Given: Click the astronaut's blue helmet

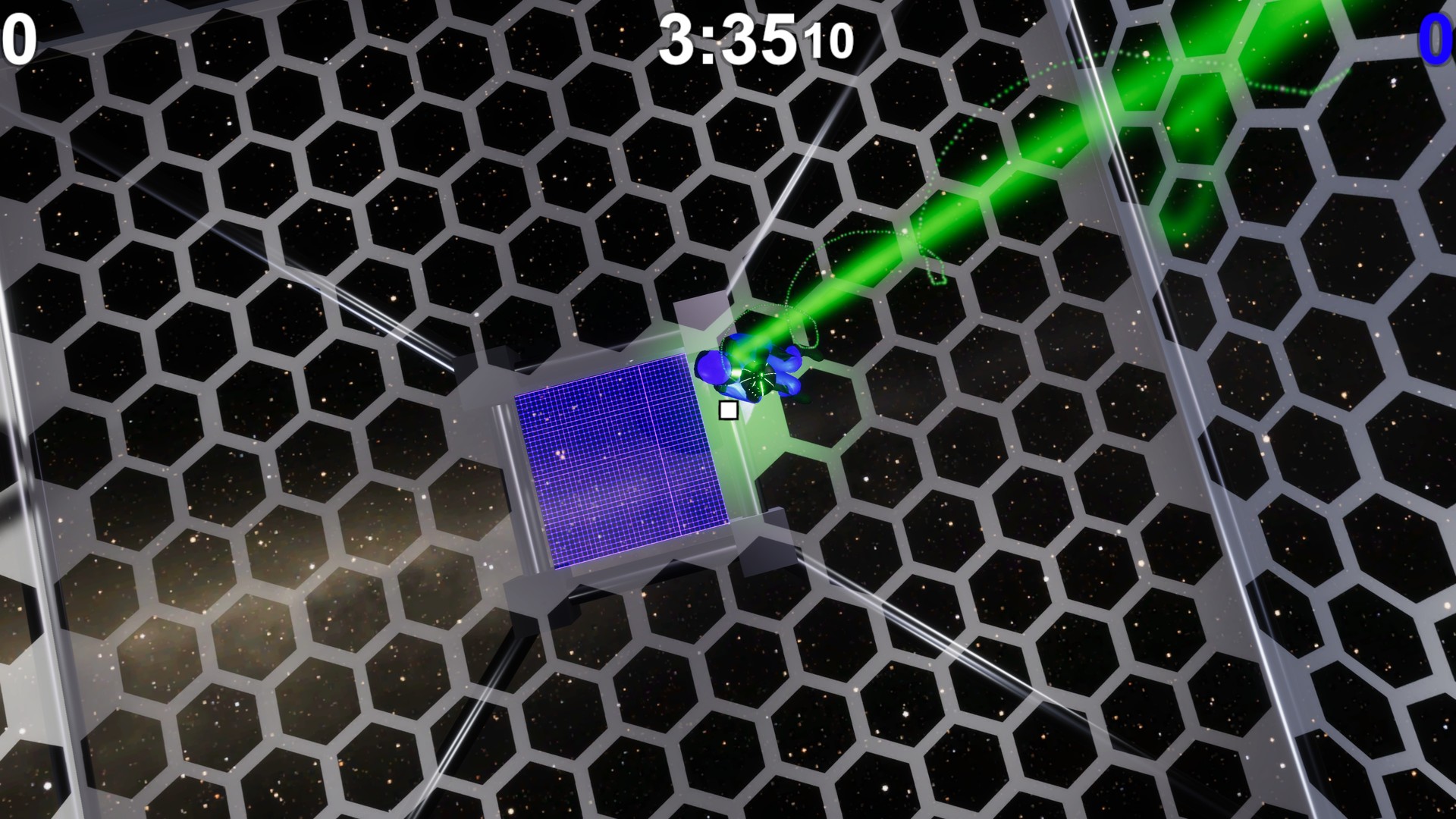Looking at the screenshot, I should tap(714, 369).
